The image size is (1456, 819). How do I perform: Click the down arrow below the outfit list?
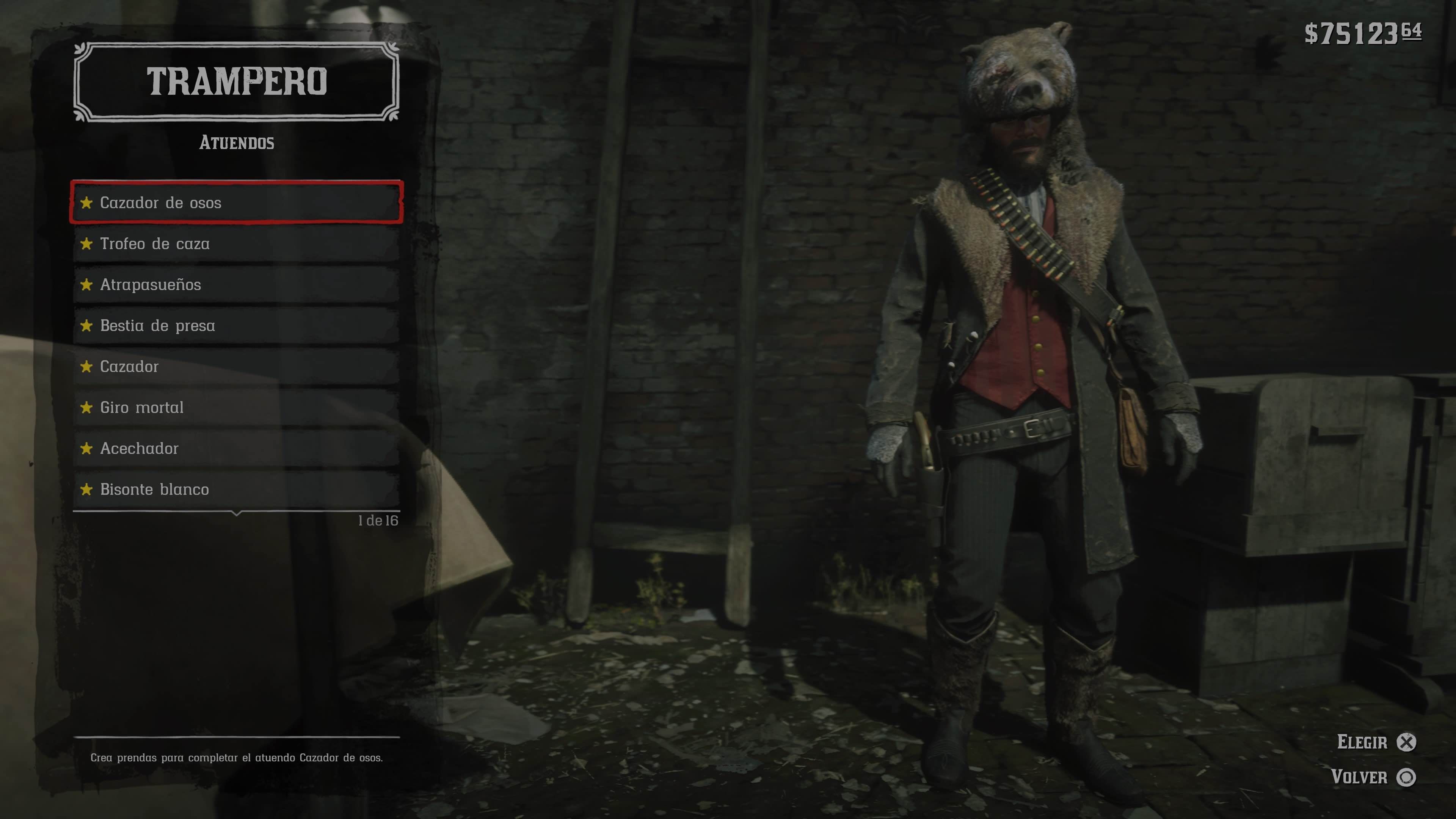[x=237, y=513]
